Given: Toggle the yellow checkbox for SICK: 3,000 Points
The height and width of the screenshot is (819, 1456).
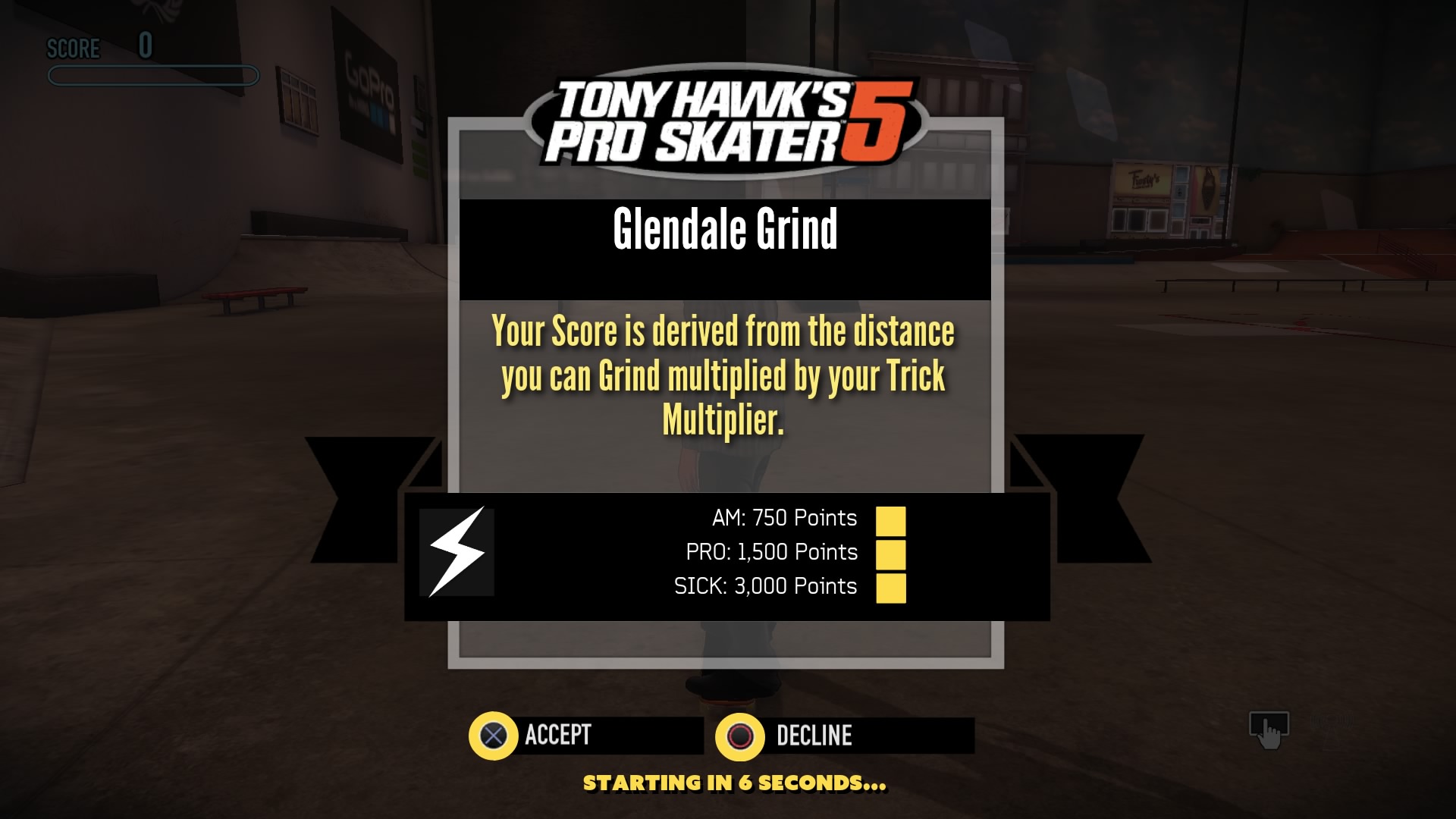Looking at the screenshot, I should [x=892, y=586].
